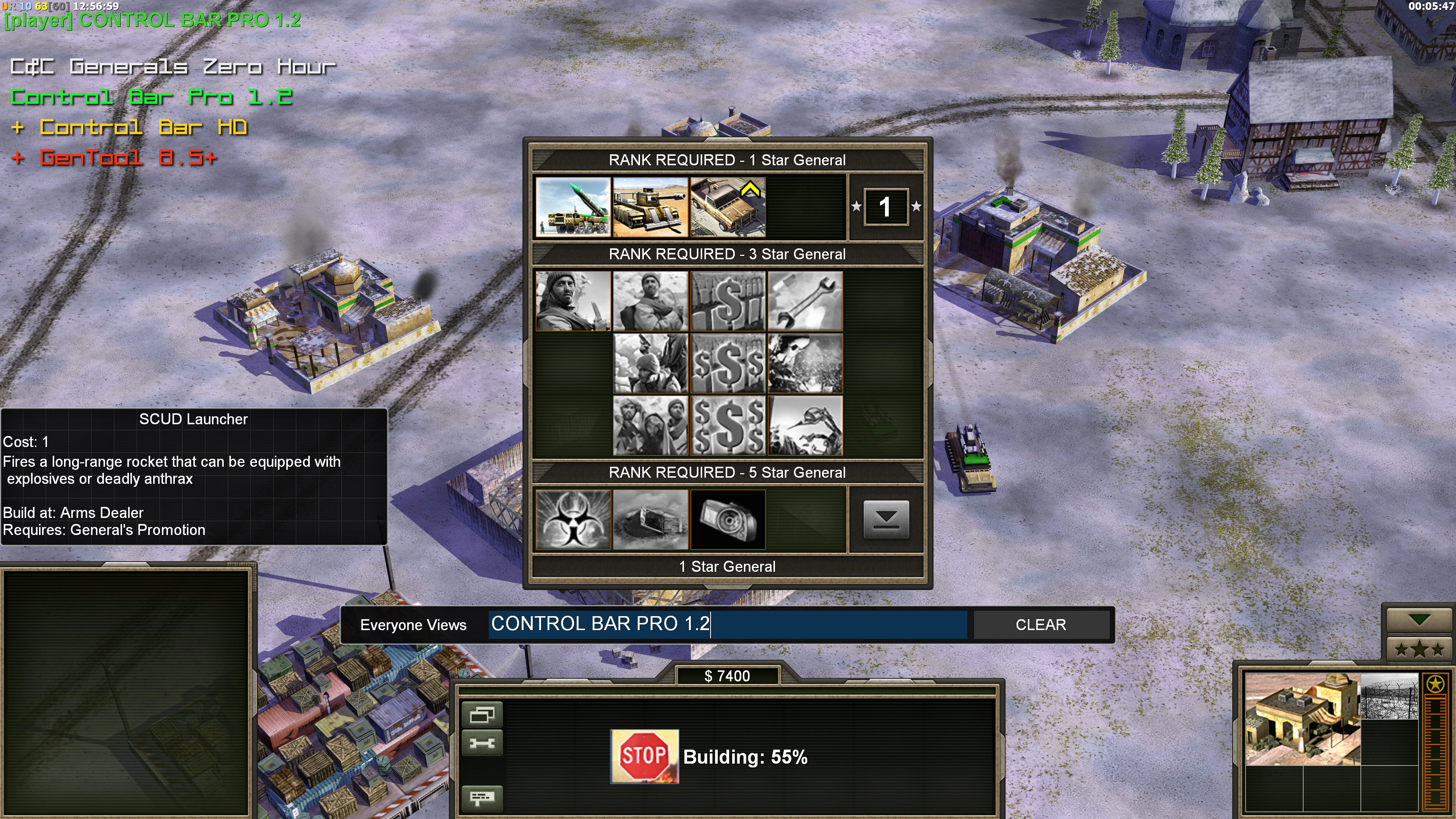The image size is (1456, 819).
Task: Choose the single dollar sign Cash Bounty icon
Action: point(728,301)
